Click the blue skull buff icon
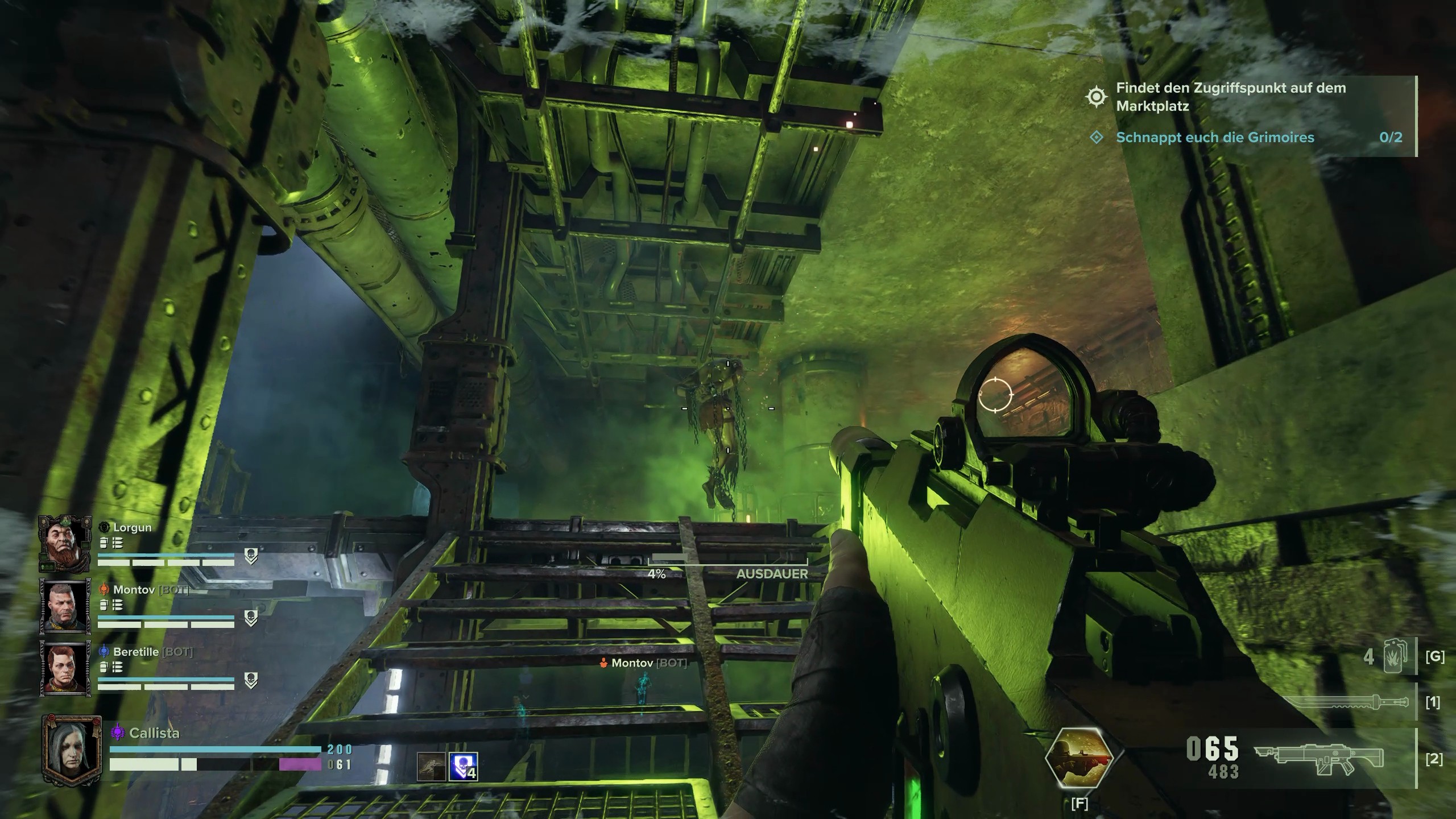Screen dimensions: 1456x819 coord(463,766)
